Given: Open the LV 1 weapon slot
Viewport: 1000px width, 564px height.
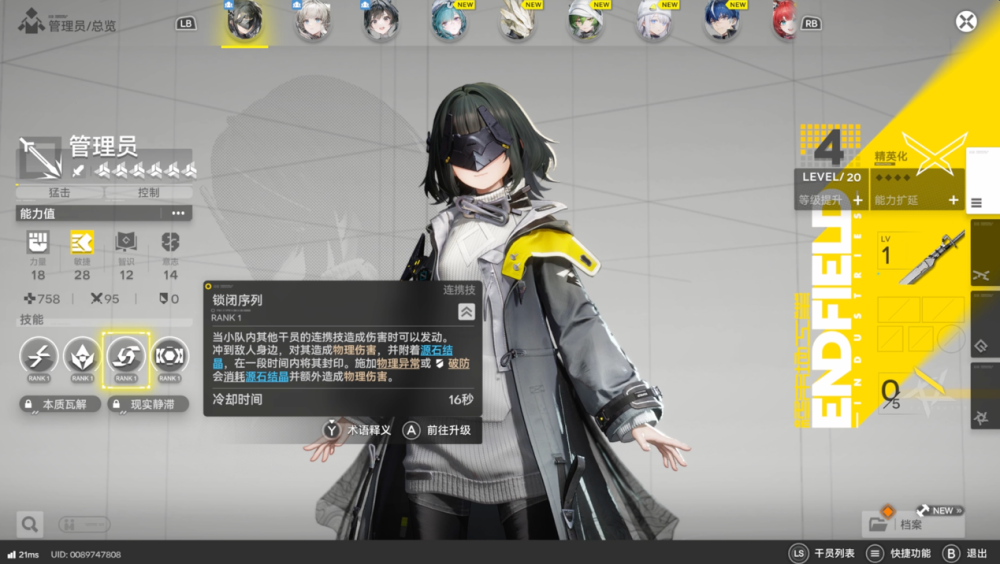Looking at the screenshot, I should [920, 258].
